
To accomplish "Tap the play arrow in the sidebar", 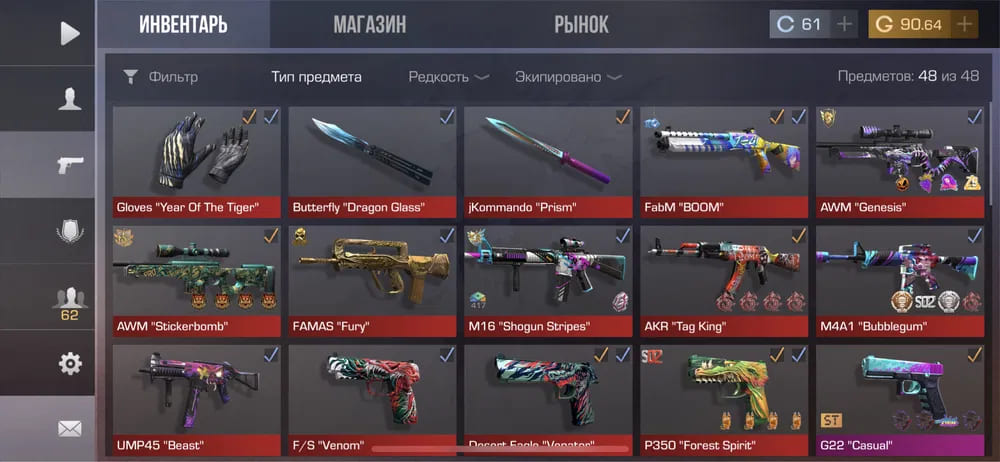I will tap(69, 33).
